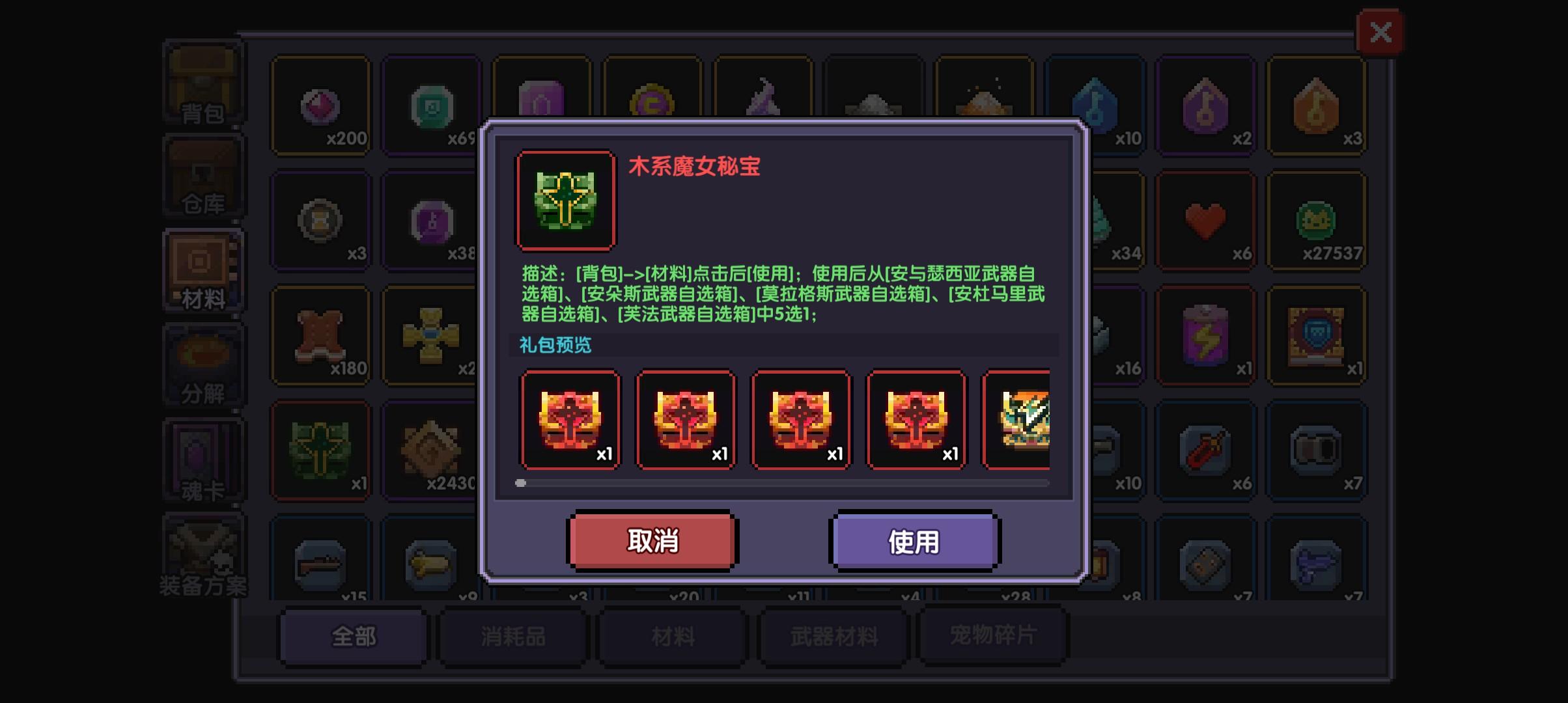Select the red heart item x6
The height and width of the screenshot is (703, 1568).
point(1205,221)
